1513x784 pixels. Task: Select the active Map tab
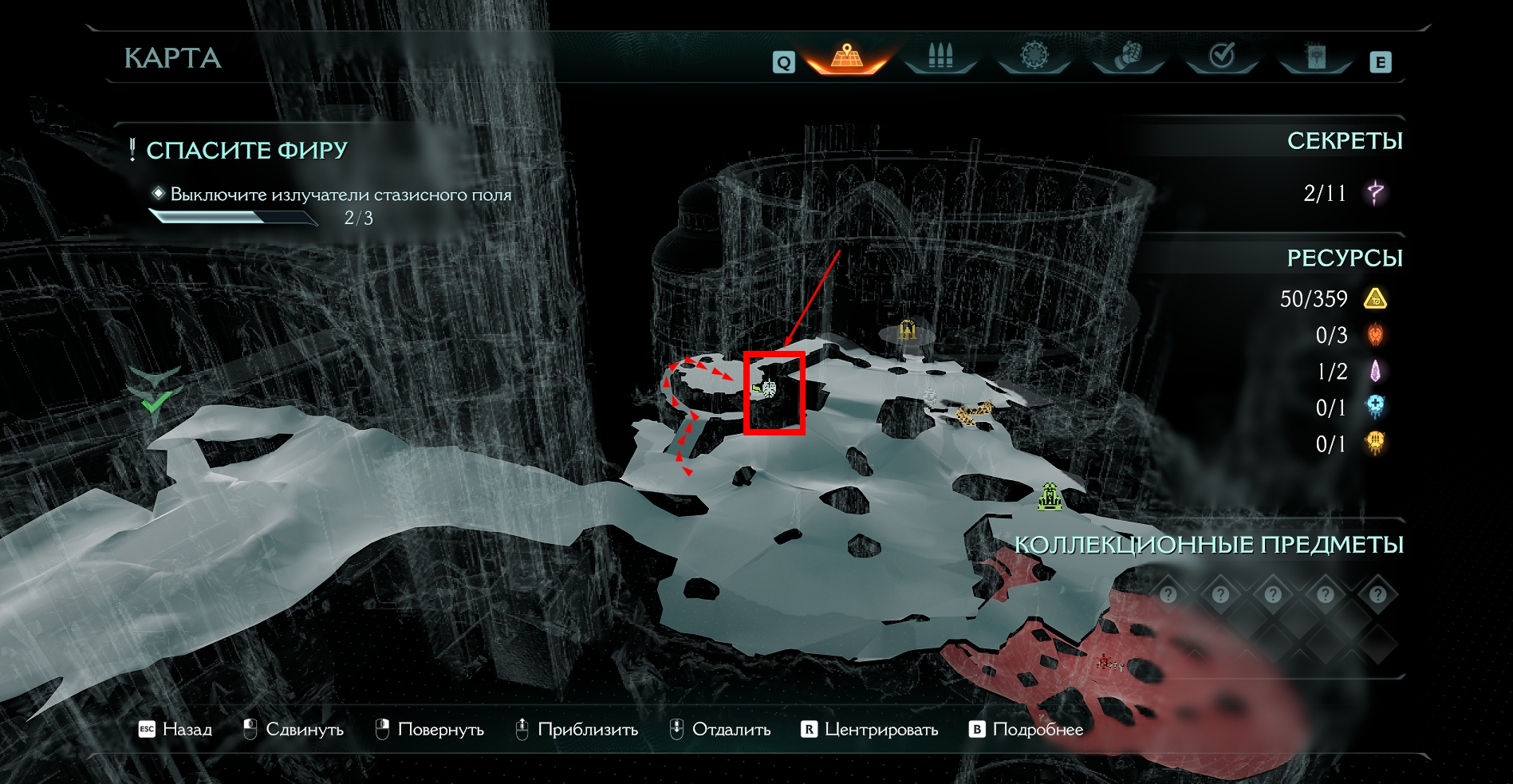point(846,57)
